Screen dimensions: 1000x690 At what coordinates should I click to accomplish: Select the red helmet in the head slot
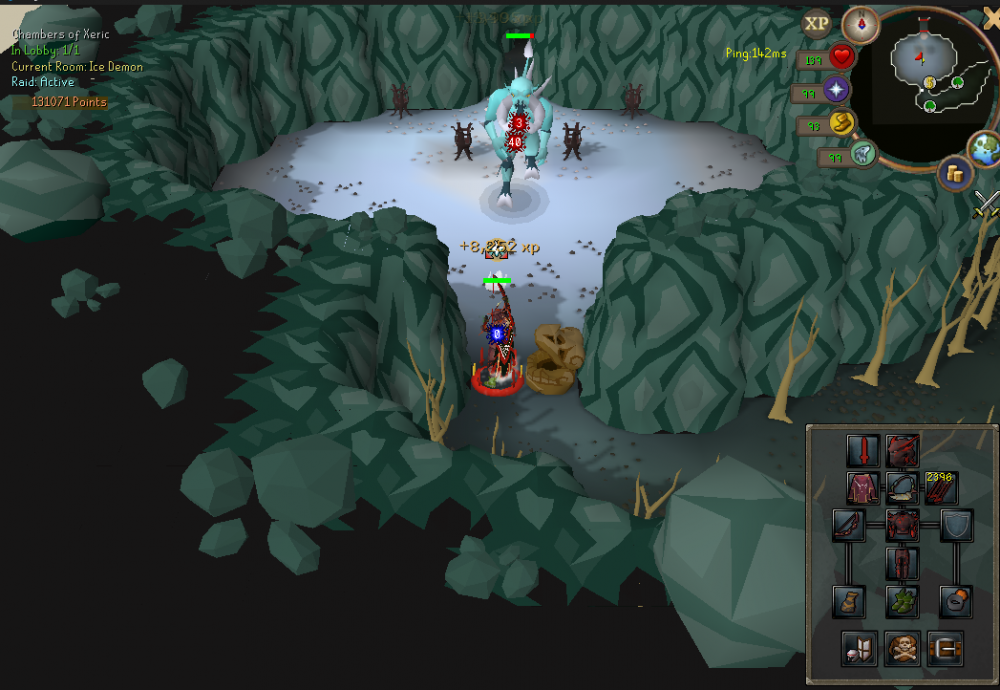[902, 449]
